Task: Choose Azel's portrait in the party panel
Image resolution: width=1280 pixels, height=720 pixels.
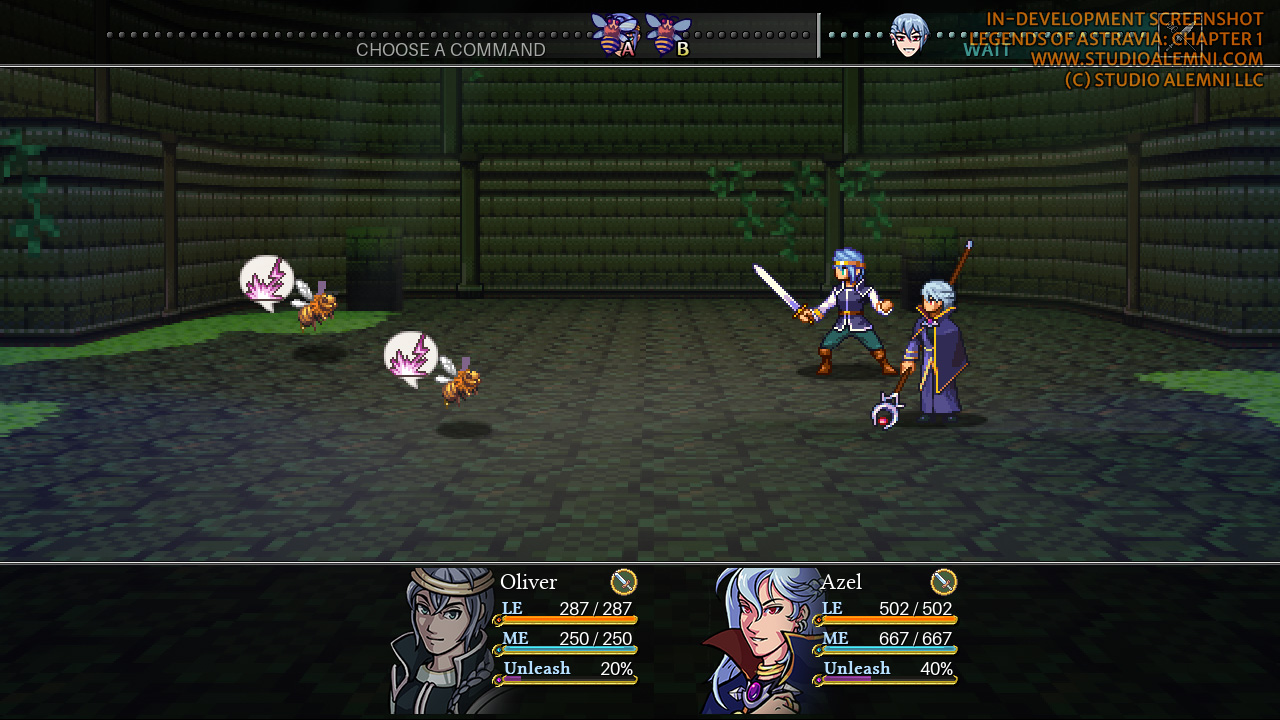Action: (x=762, y=641)
